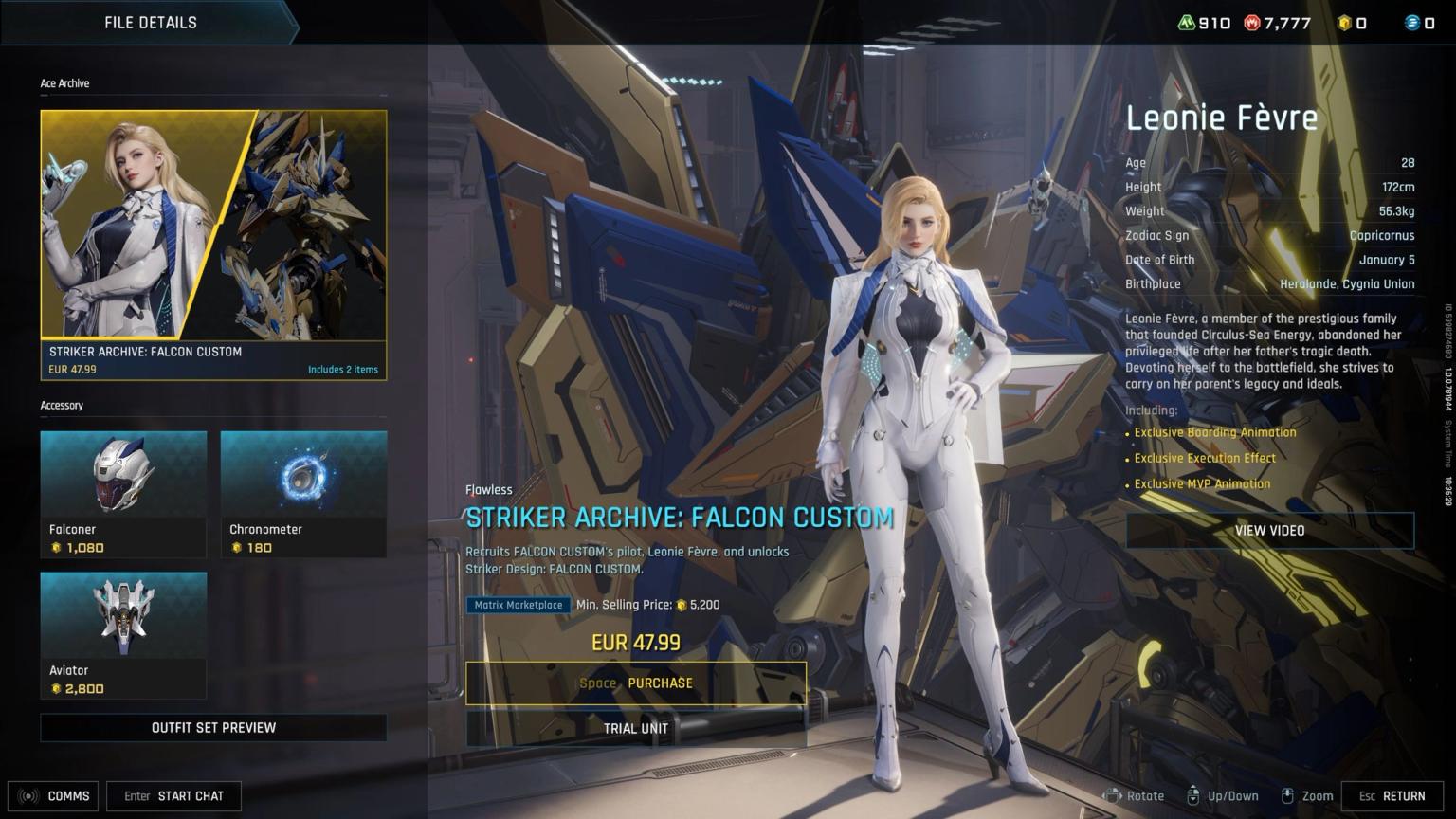Switch to the FILE DETAILS tab
Viewport: 1456px width, 819px height.
[x=150, y=22]
